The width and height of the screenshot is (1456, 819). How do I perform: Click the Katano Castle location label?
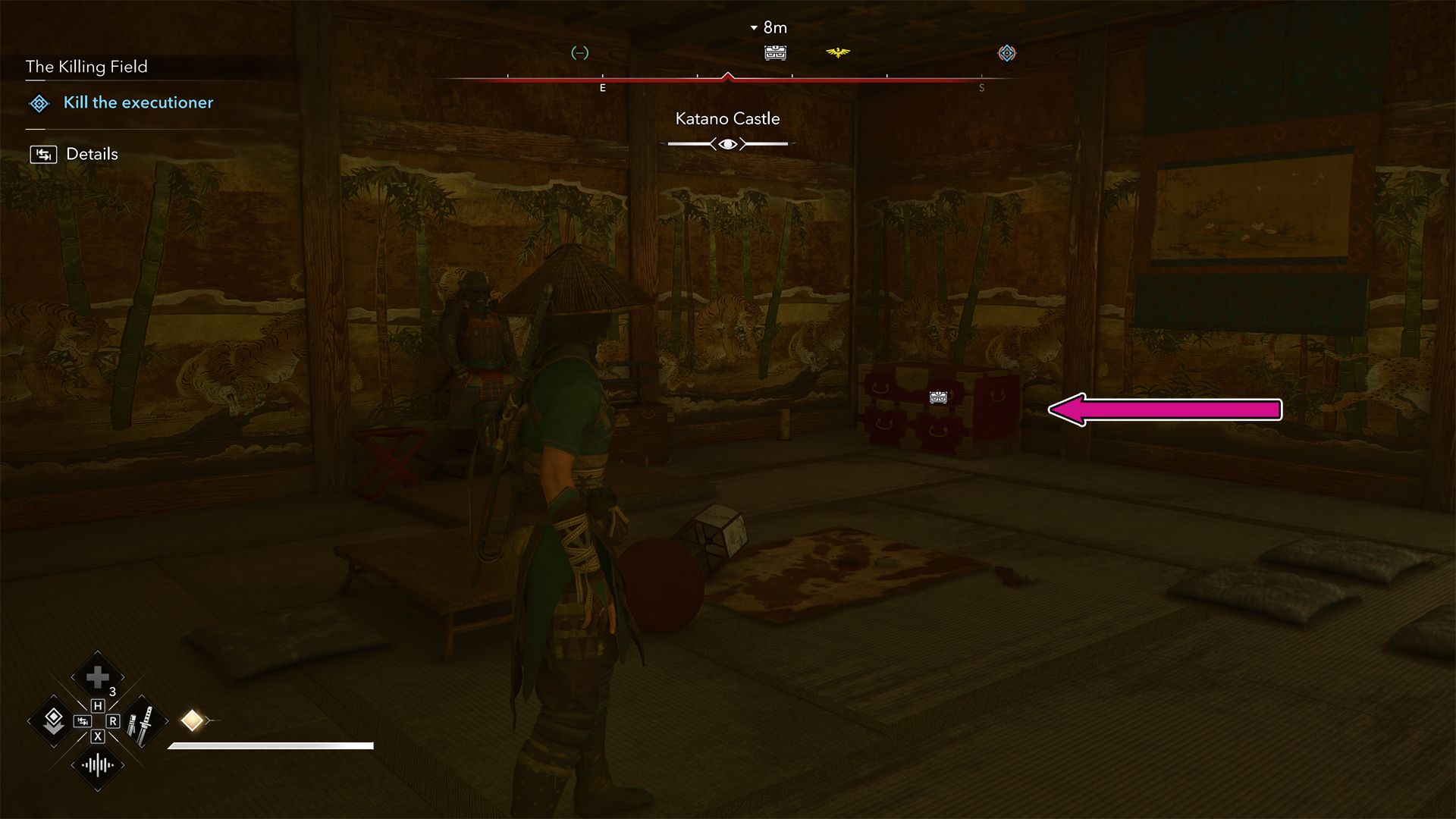[727, 118]
